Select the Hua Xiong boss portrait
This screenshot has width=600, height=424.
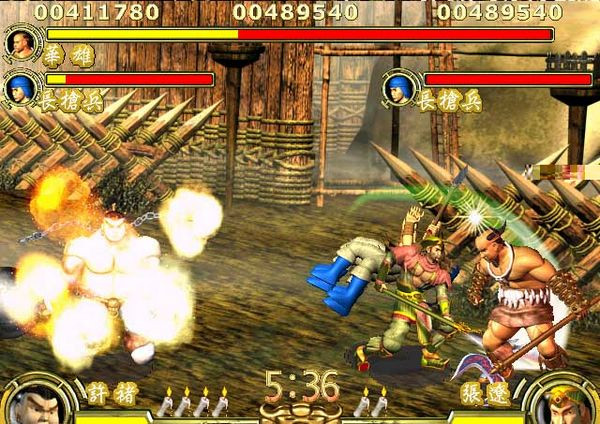(17, 43)
